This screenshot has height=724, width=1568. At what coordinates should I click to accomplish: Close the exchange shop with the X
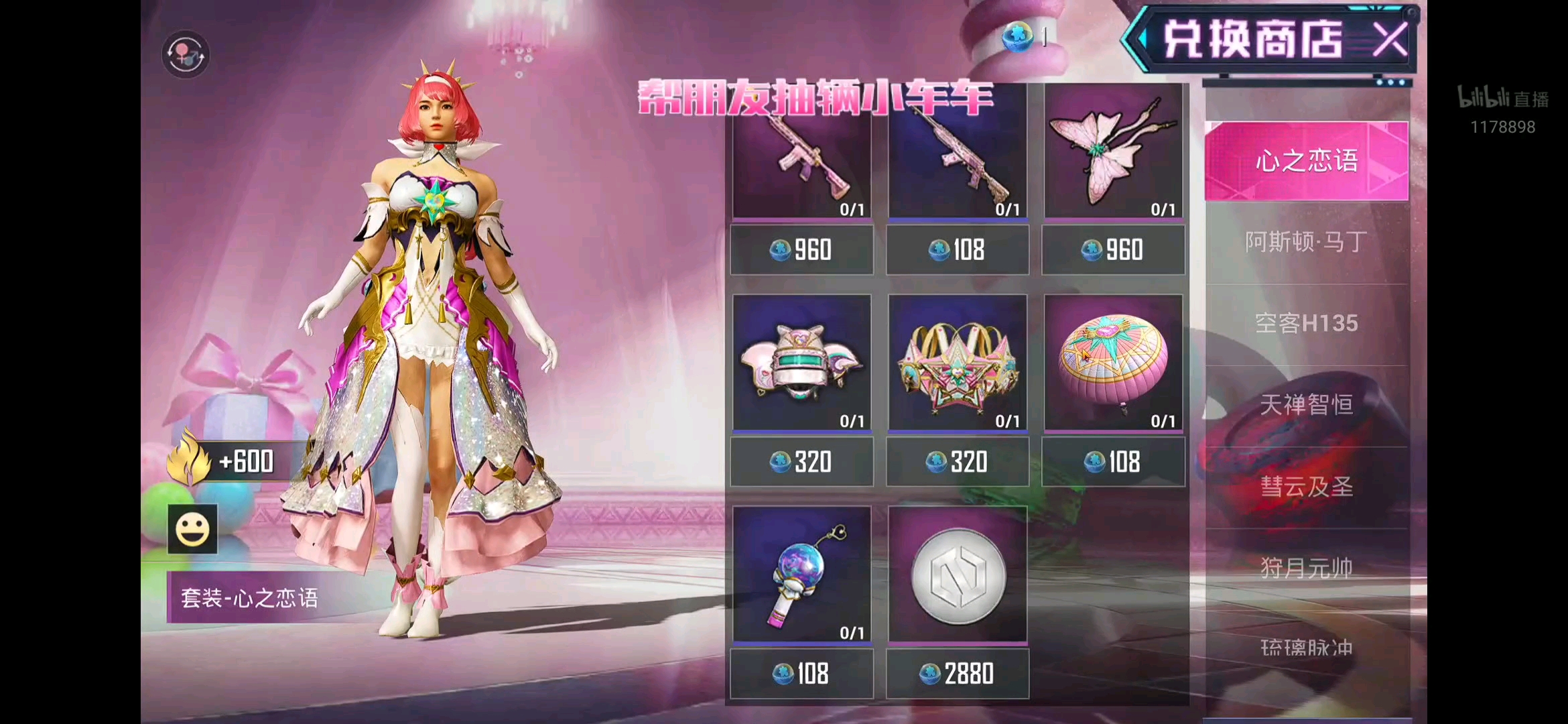pyautogui.click(x=1390, y=40)
